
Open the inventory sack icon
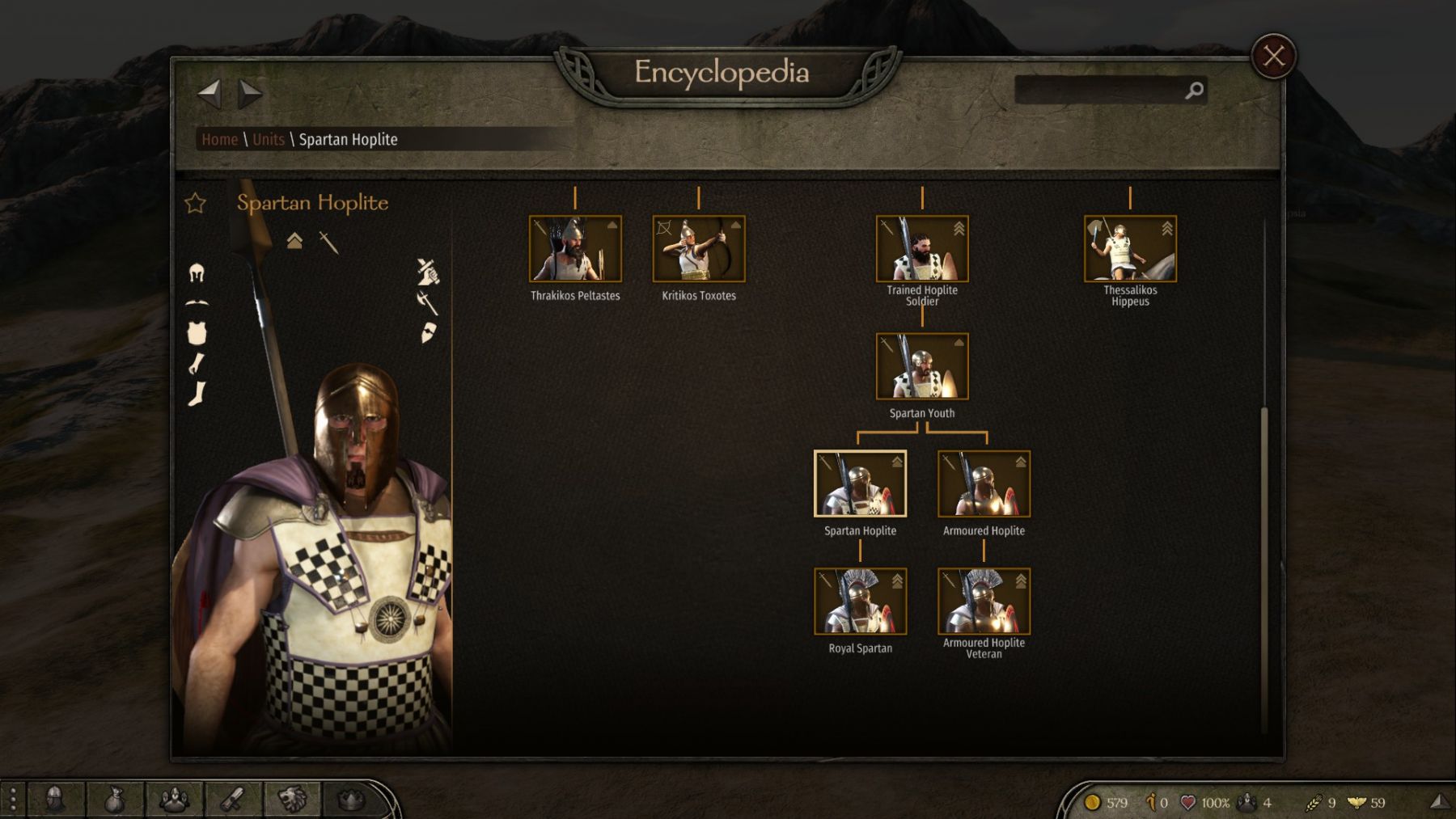click(x=115, y=800)
